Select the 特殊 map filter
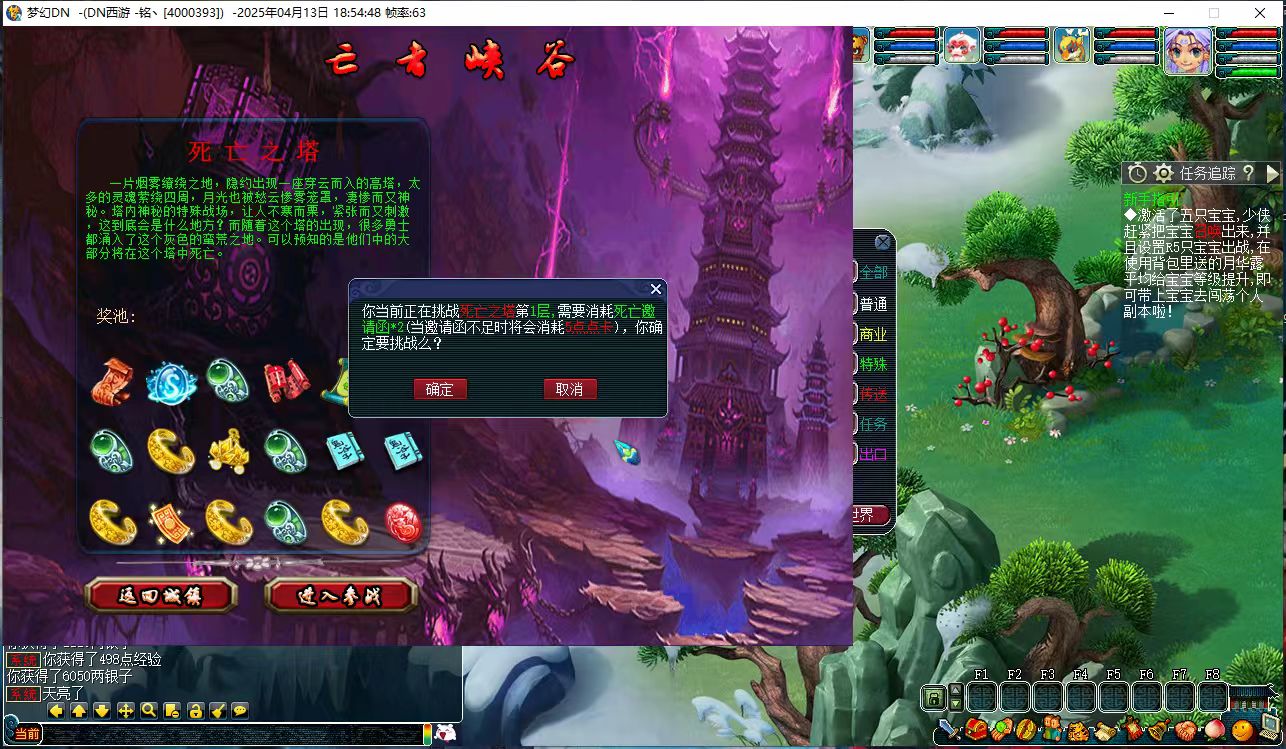This screenshot has height=749, width=1286. coord(872,364)
